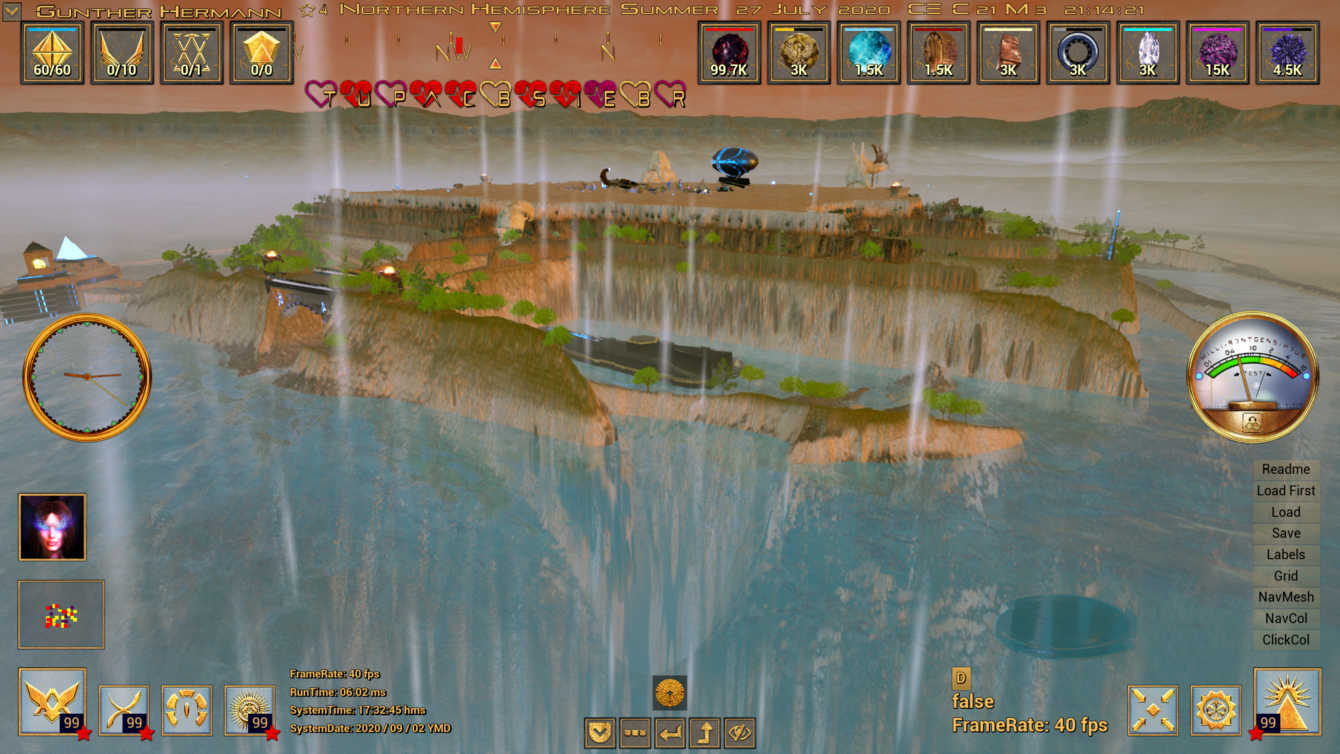The image size is (1340, 754).
Task: Save the game with the Save button
Action: click(1285, 533)
